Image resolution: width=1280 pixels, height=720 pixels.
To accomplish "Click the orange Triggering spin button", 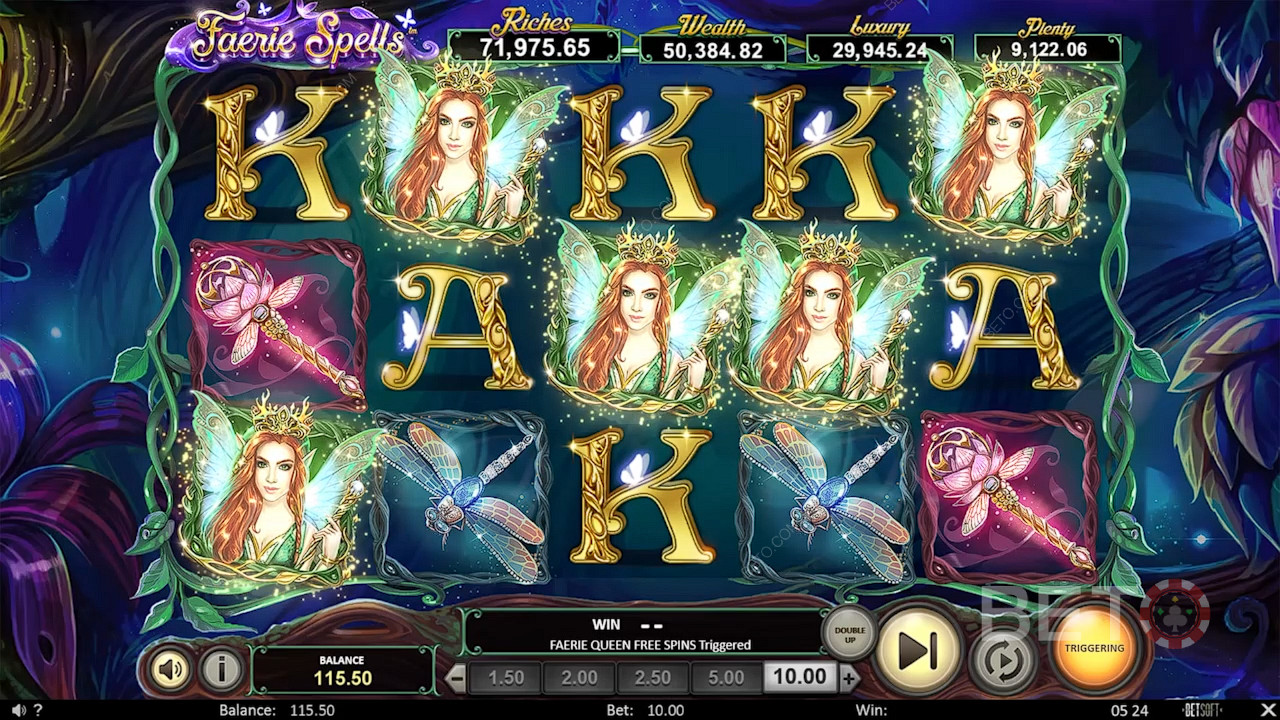I will [1094, 648].
